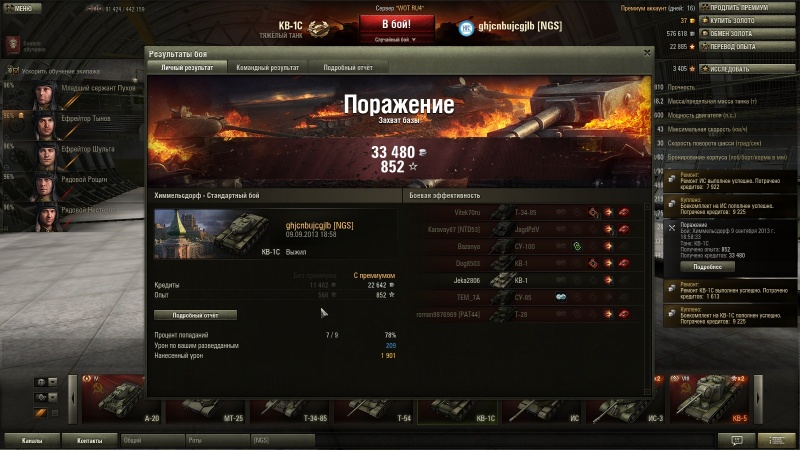This screenshot has width=800, height=450.
Task: Click the Подробный отчёт button under experience
Action: pyautogui.click(x=203, y=314)
